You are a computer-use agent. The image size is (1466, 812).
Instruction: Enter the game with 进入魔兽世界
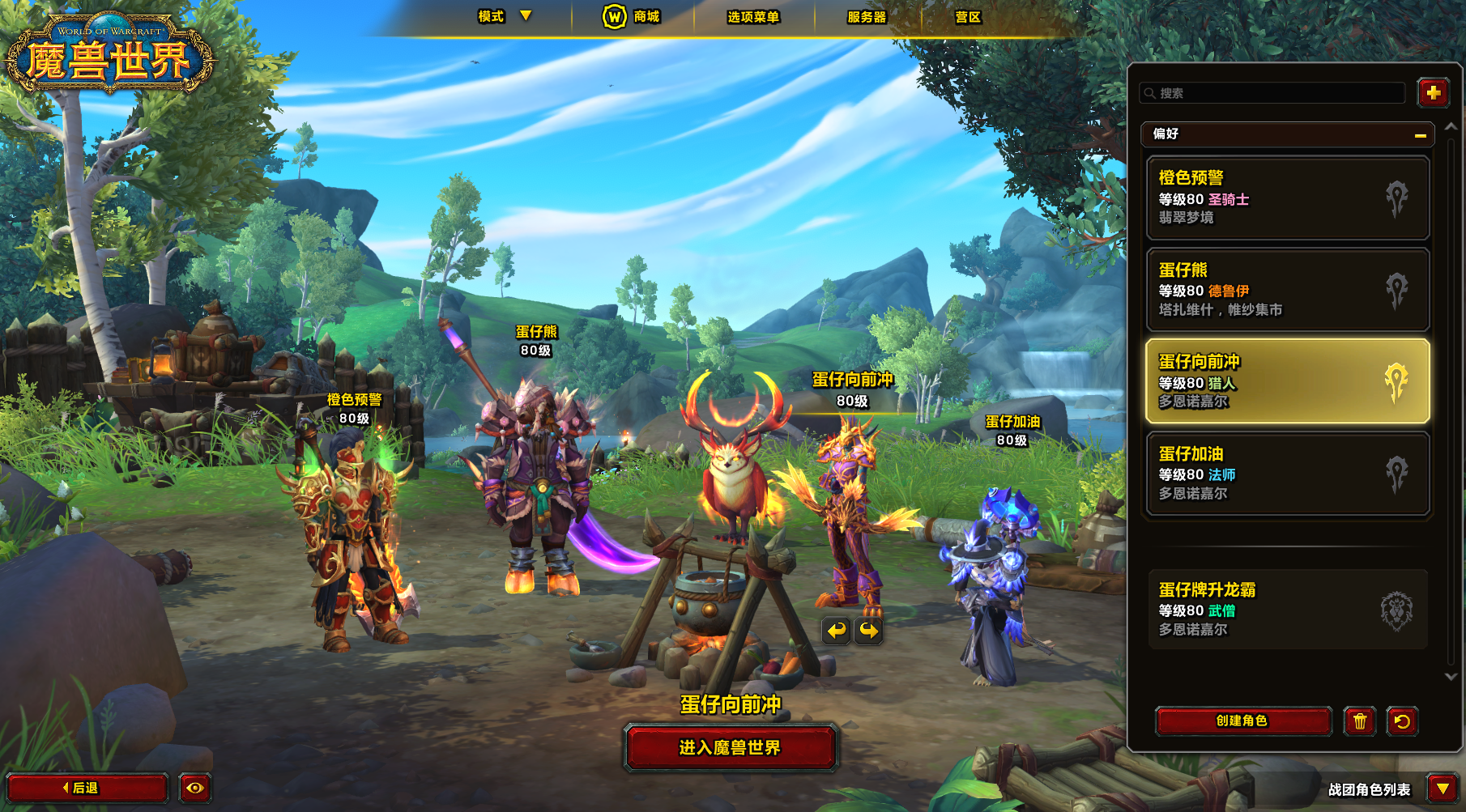tap(730, 747)
